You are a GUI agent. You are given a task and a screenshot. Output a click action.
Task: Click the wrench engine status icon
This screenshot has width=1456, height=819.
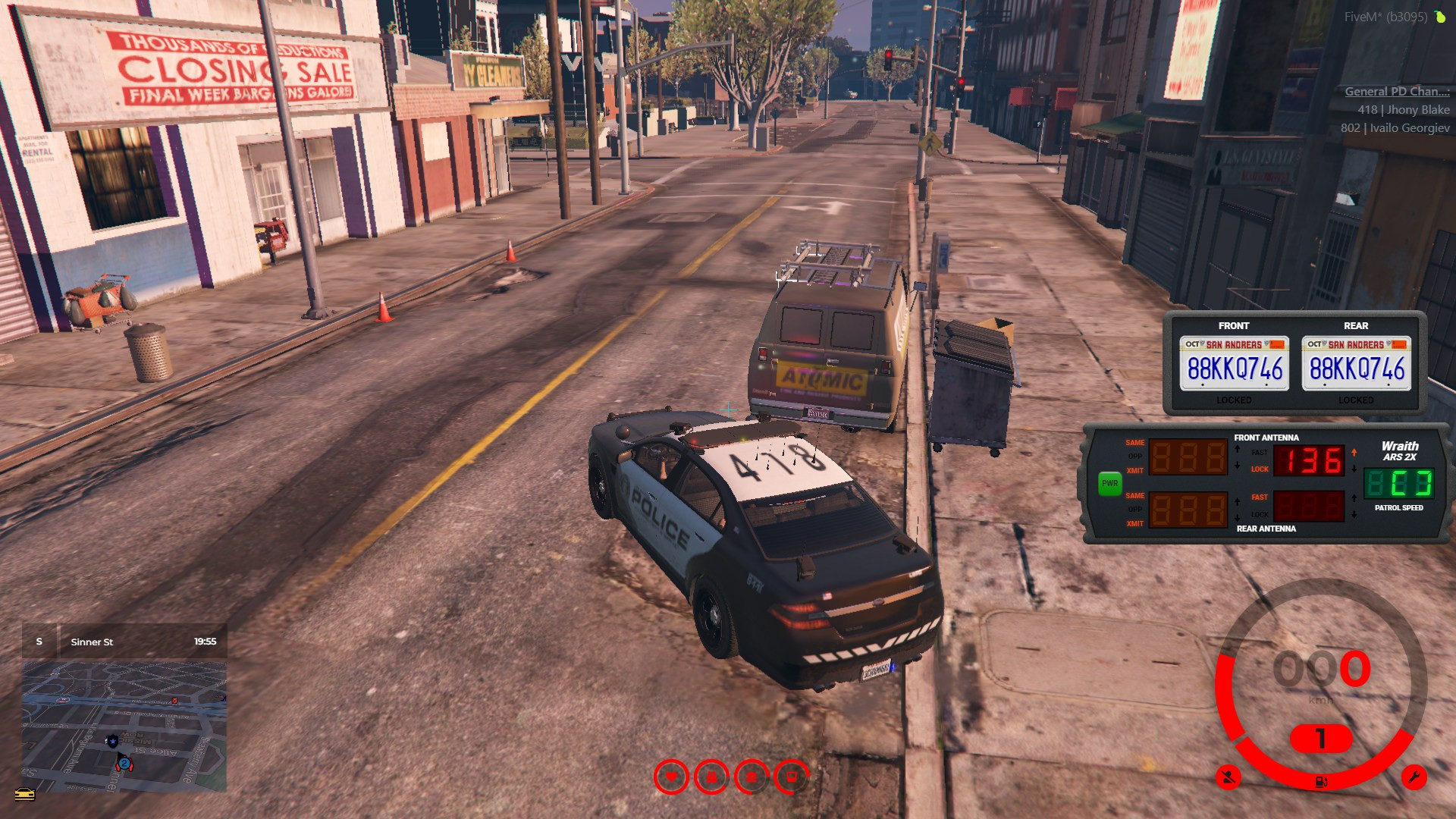(x=1414, y=777)
